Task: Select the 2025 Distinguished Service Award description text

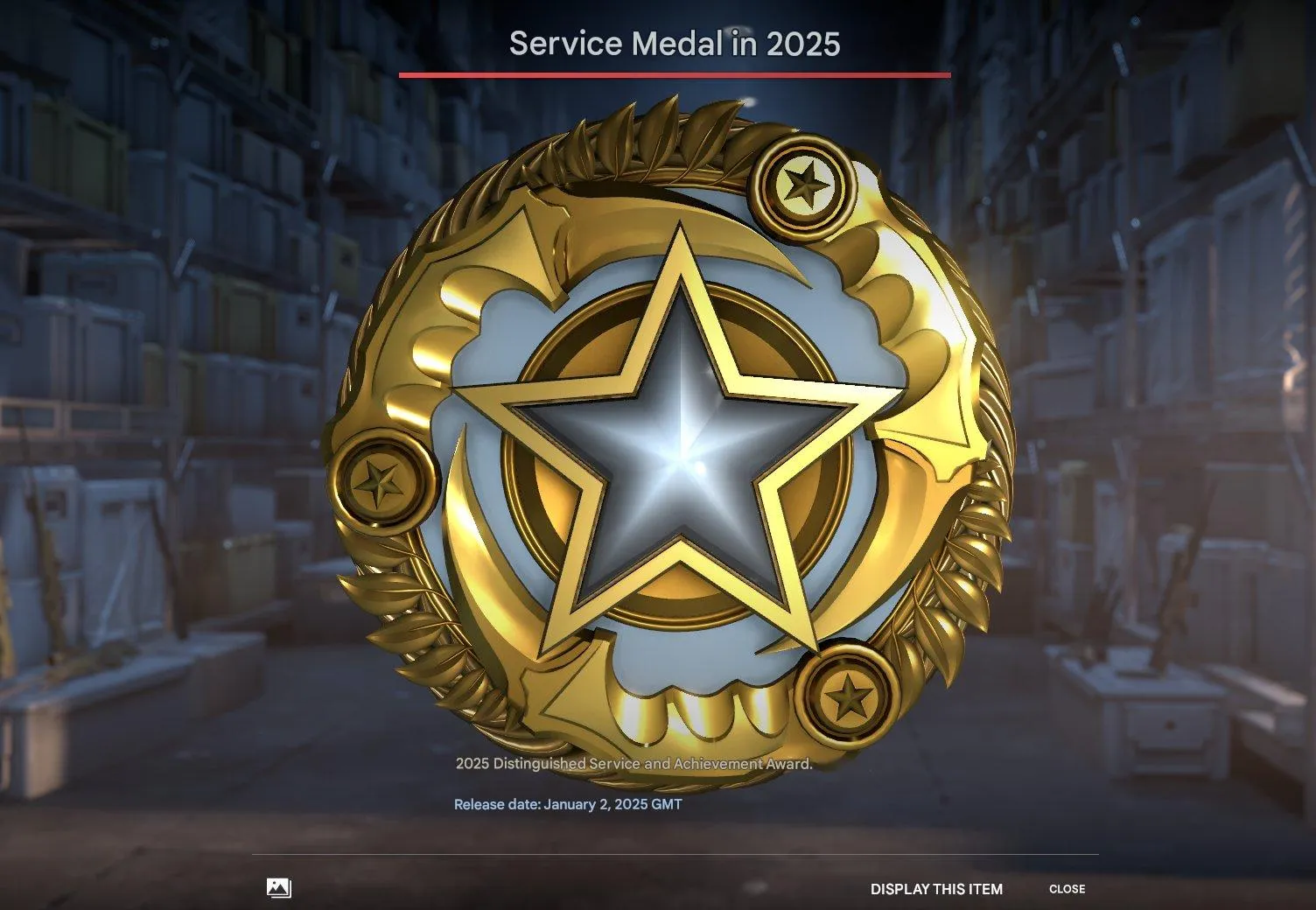Action: point(633,763)
